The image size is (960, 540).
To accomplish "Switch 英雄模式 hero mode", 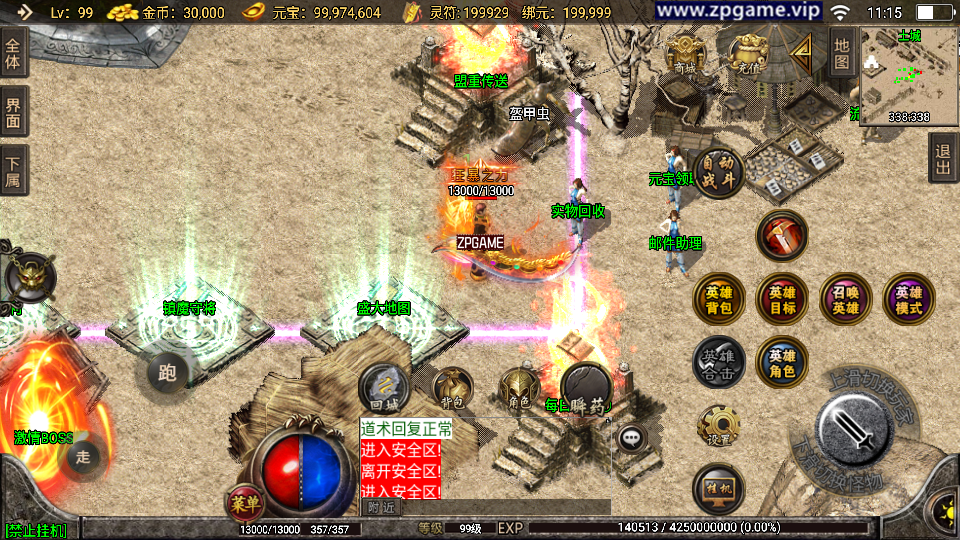I will [909, 300].
